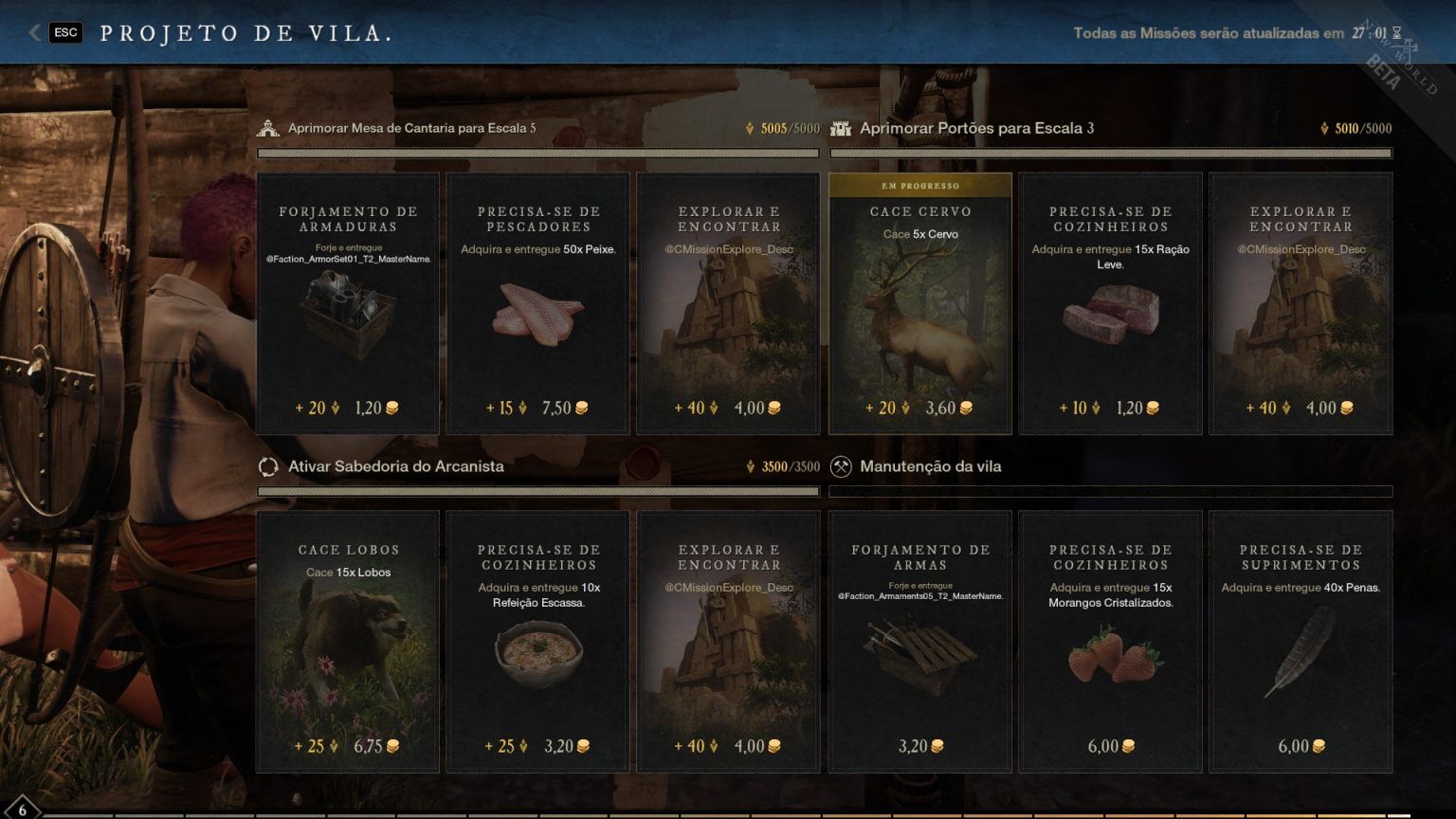This screenshot has width=1456, height=819.
Task: Accept the "Precisa-se de Pescadores" mission
Action: tap(537, 303)
